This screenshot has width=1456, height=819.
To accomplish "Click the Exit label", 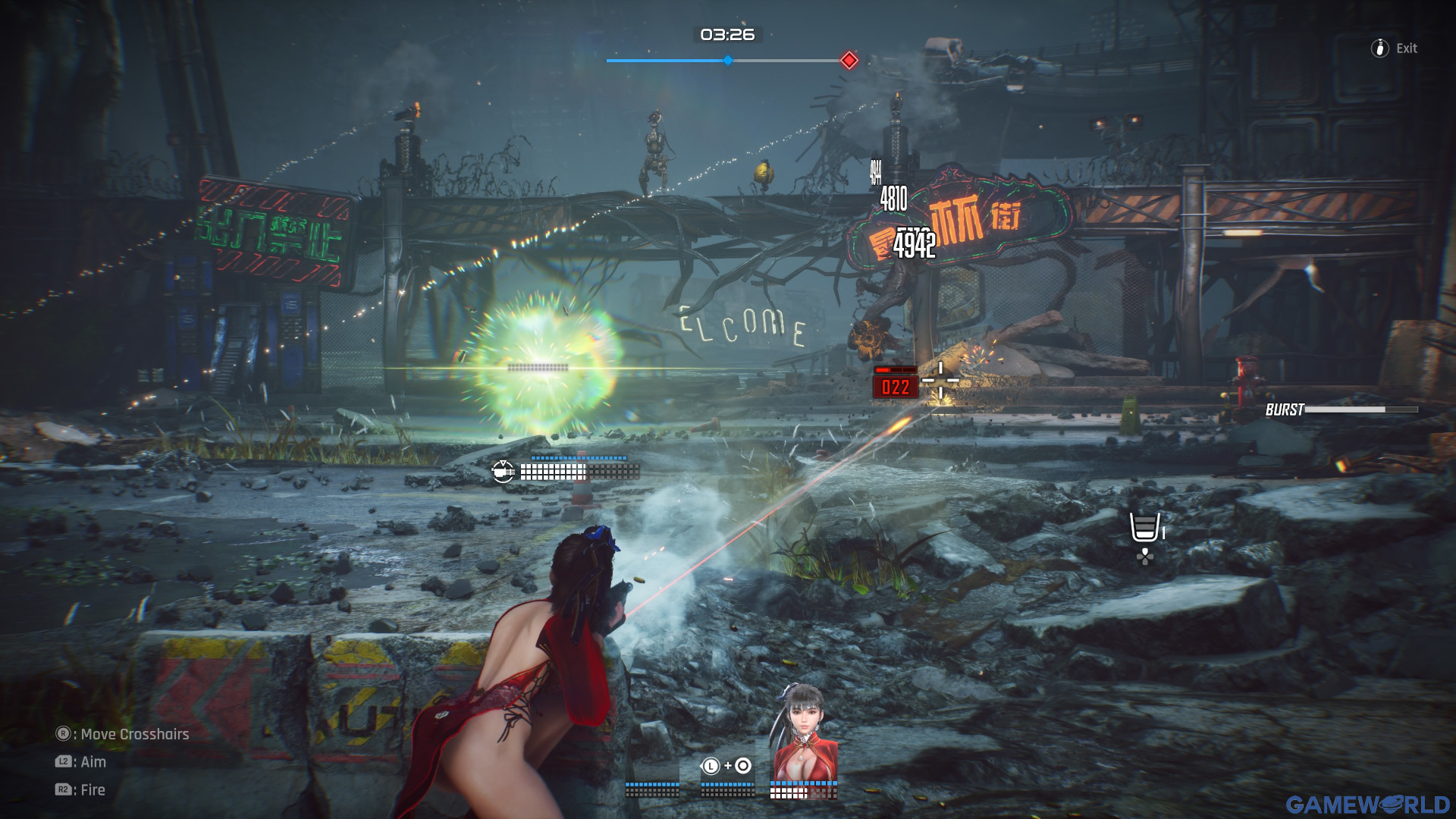I will coord(1406,49).
